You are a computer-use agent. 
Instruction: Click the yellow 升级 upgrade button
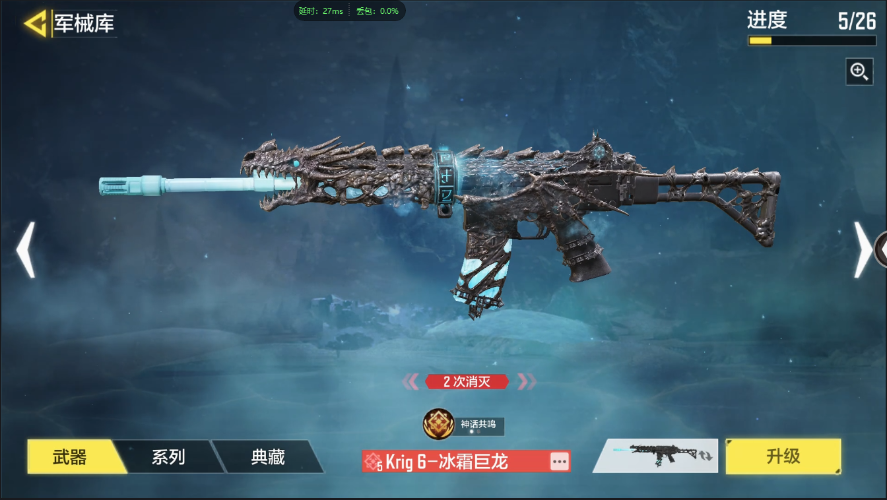783,456
